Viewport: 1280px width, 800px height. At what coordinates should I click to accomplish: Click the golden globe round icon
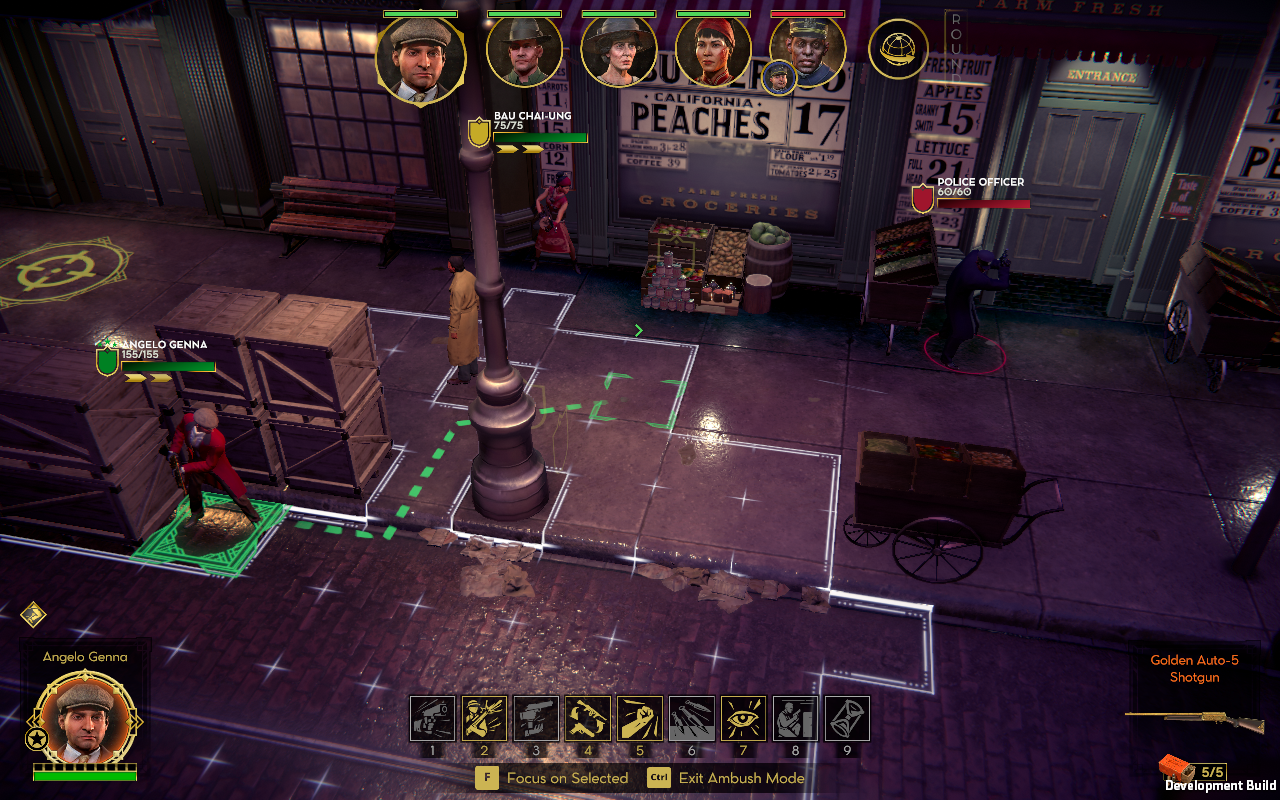pos(898,49)
